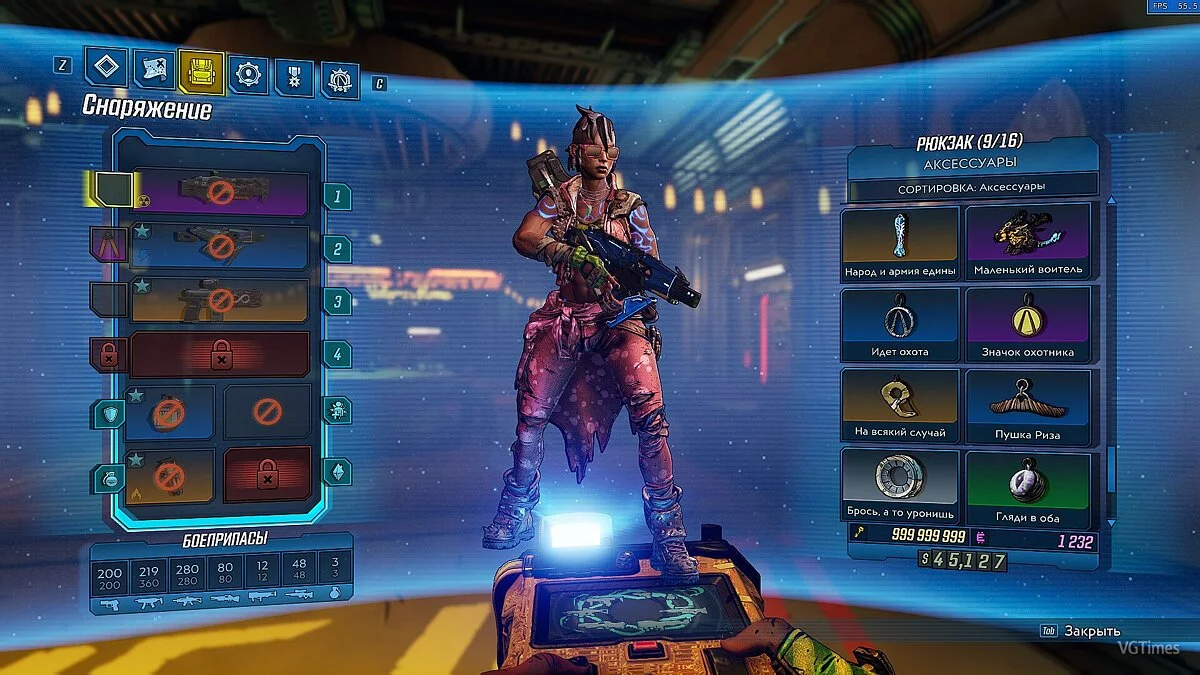Viewport: 1200px width, 675px height.
Task: Choose the Маленький воитель trinket
Action: coord(1026,243)
